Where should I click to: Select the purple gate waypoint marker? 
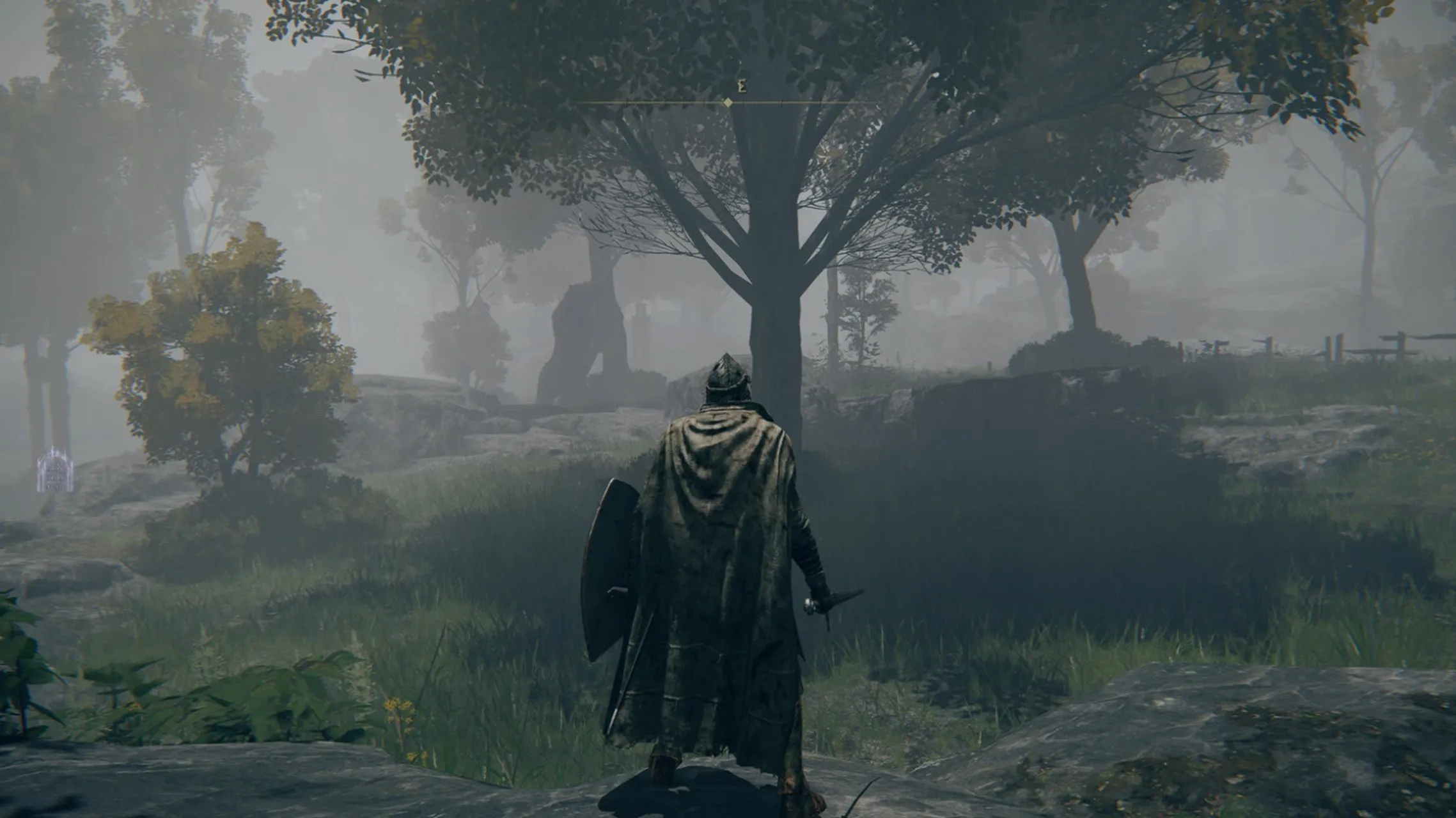[54, 471]
